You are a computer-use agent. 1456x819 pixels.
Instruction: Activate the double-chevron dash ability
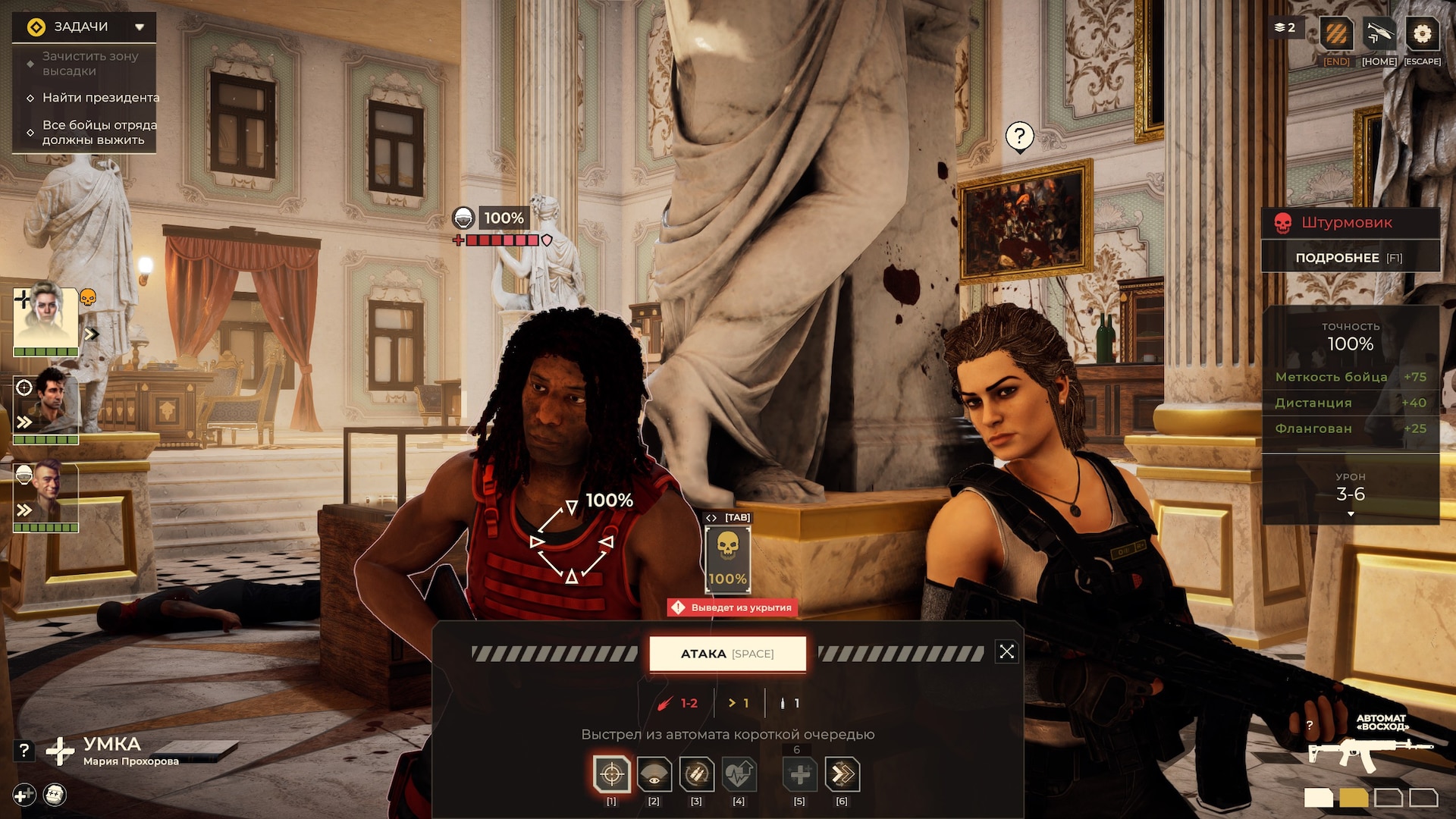(842, 774)
